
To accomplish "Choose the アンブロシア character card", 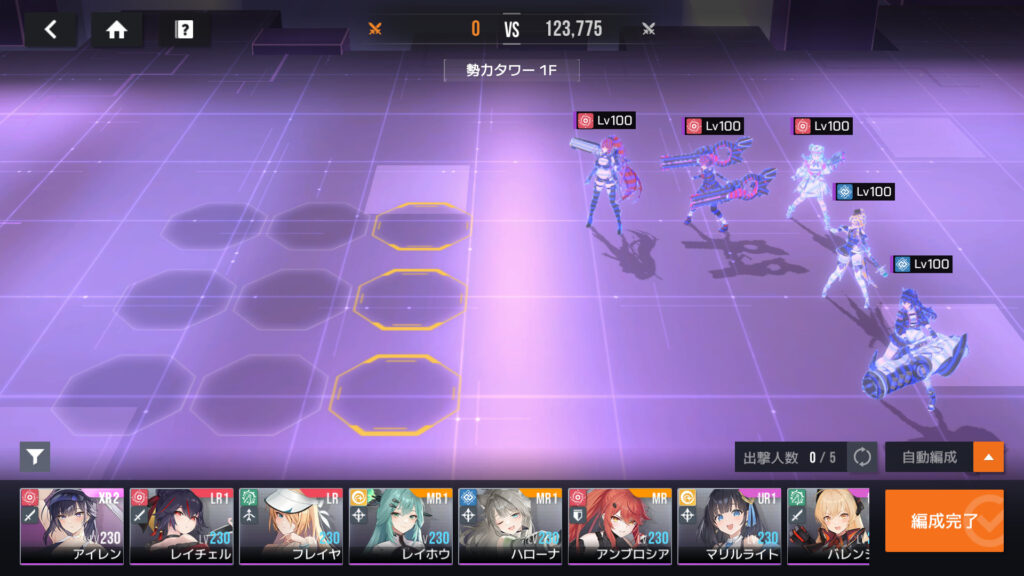I will [619, 526].
